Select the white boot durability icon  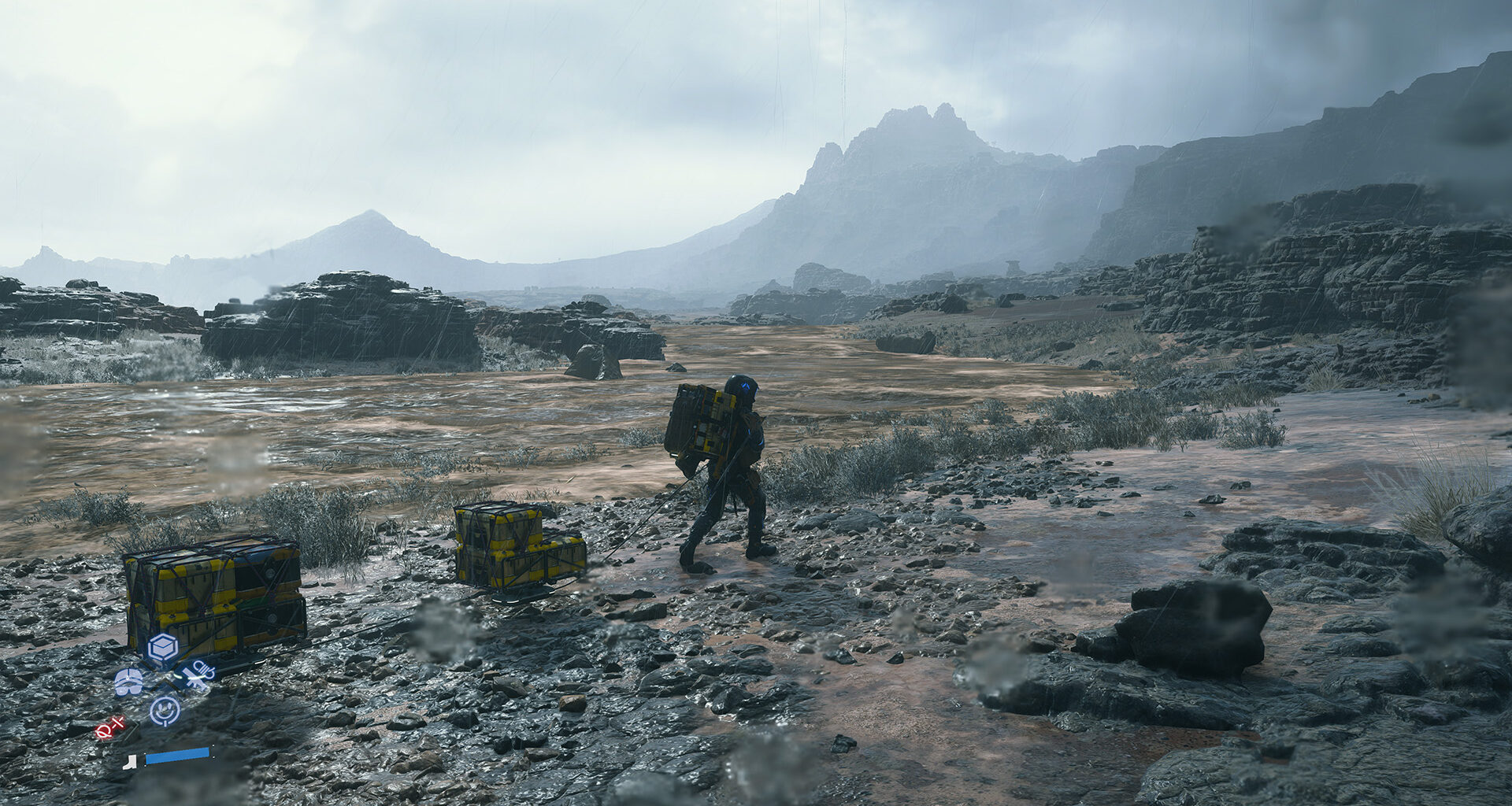tap(131, 761)
